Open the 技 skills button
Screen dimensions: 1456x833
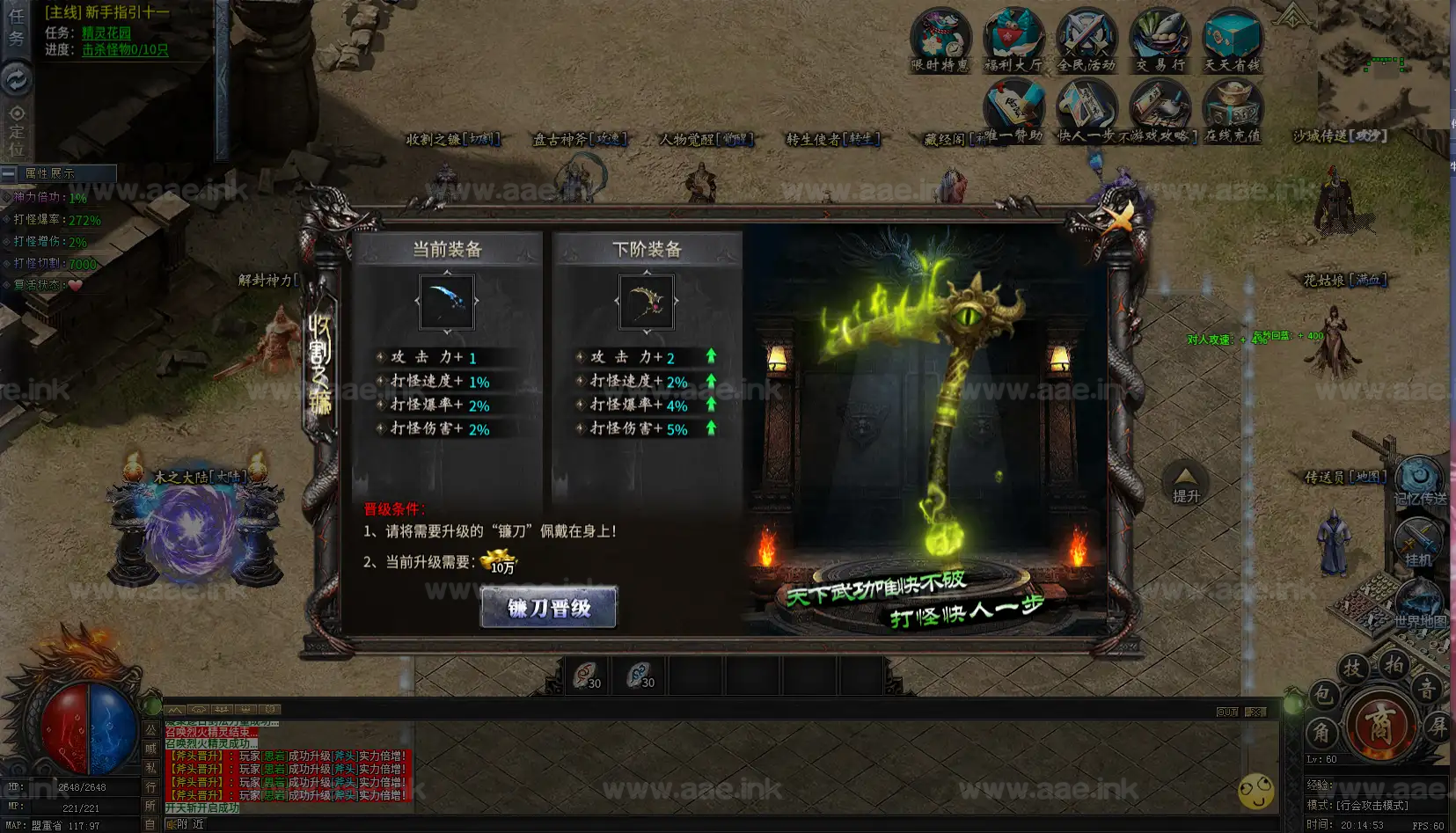pos(1352,669)
